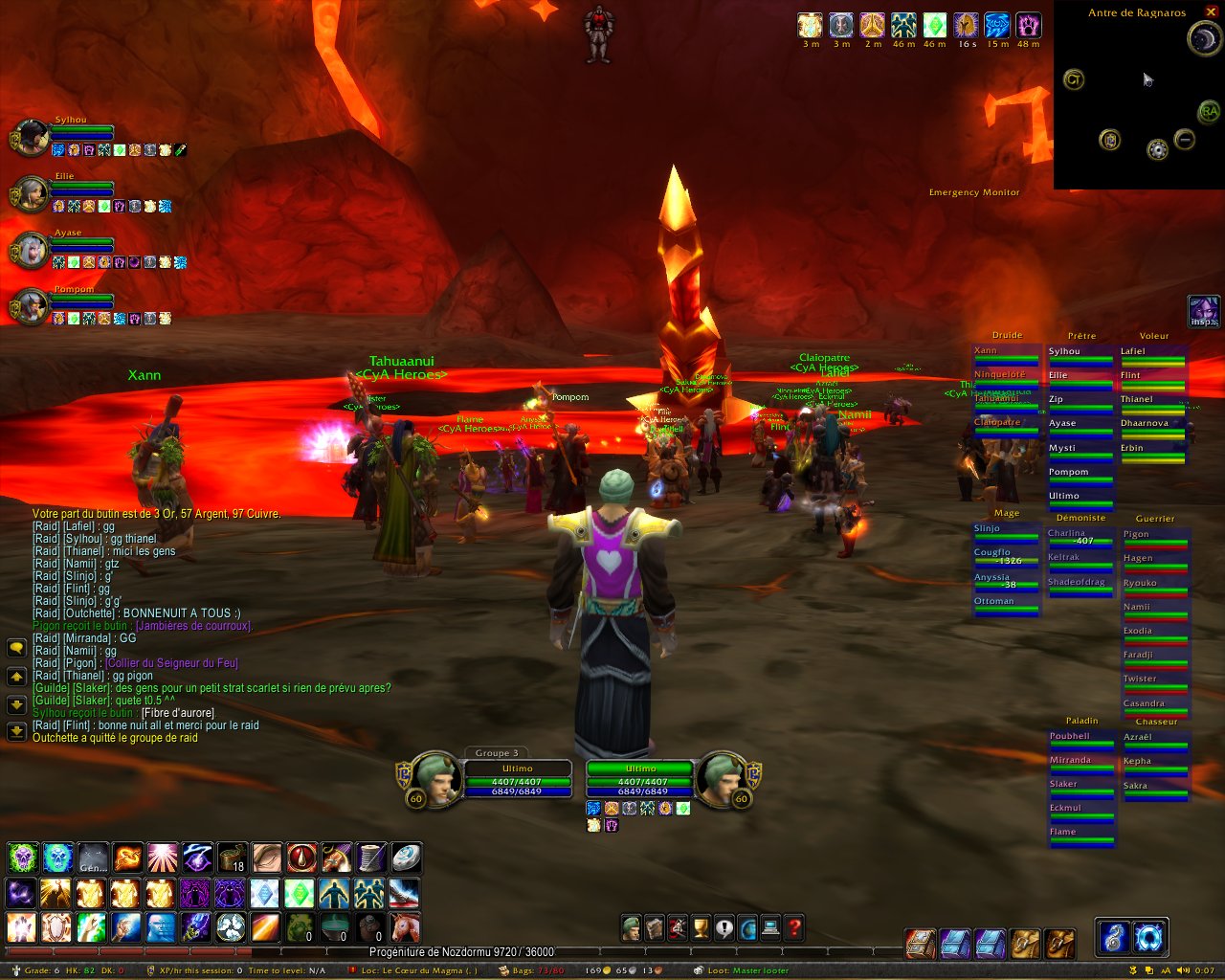The height and width of the screenshot is (980, 1225).
Task: Open the red question mark help button
Action: click(x=794, y=927)
